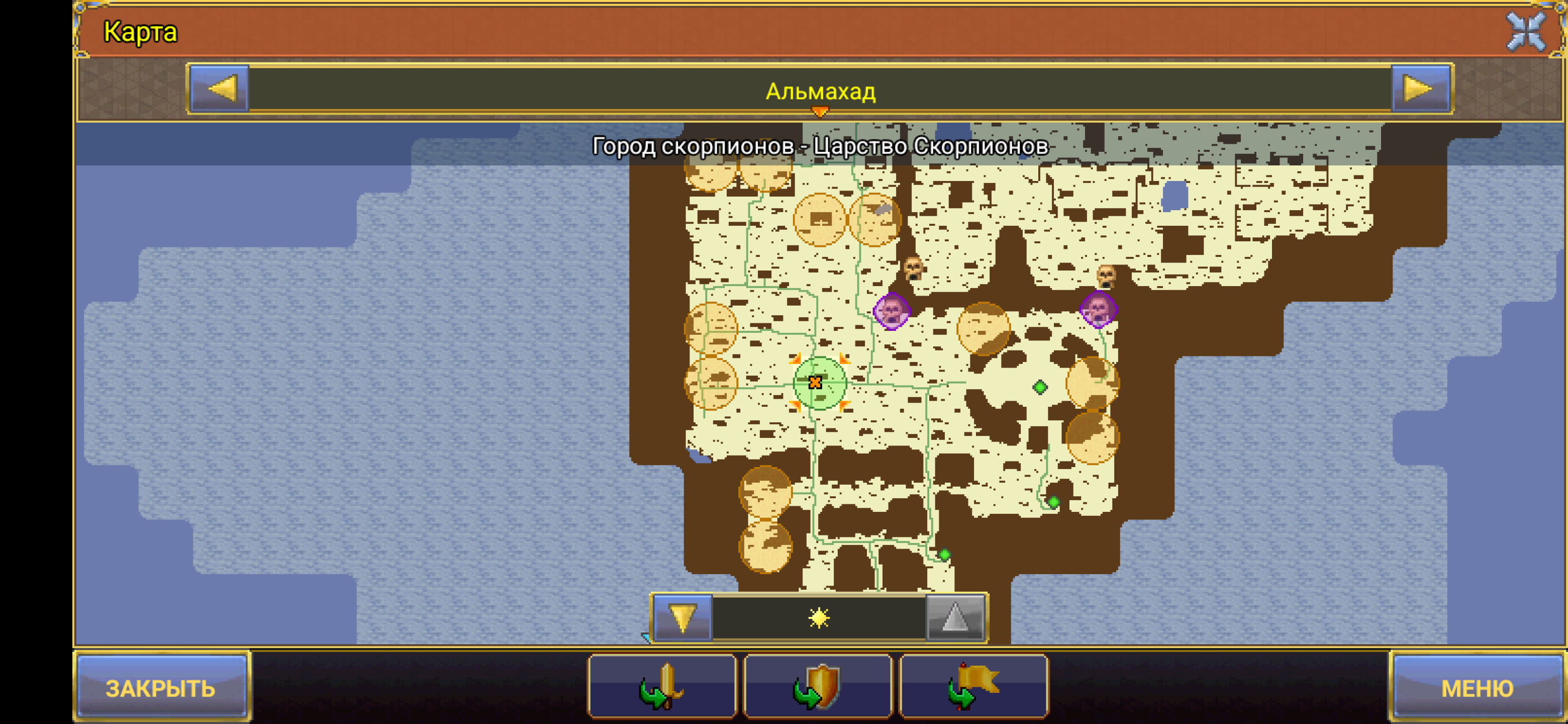Image resolution: width=1568 pixels, height=724 pixels.
Task: Click the green highlighted player location marker
Action: pyautogui.click(x=819, y=383)
